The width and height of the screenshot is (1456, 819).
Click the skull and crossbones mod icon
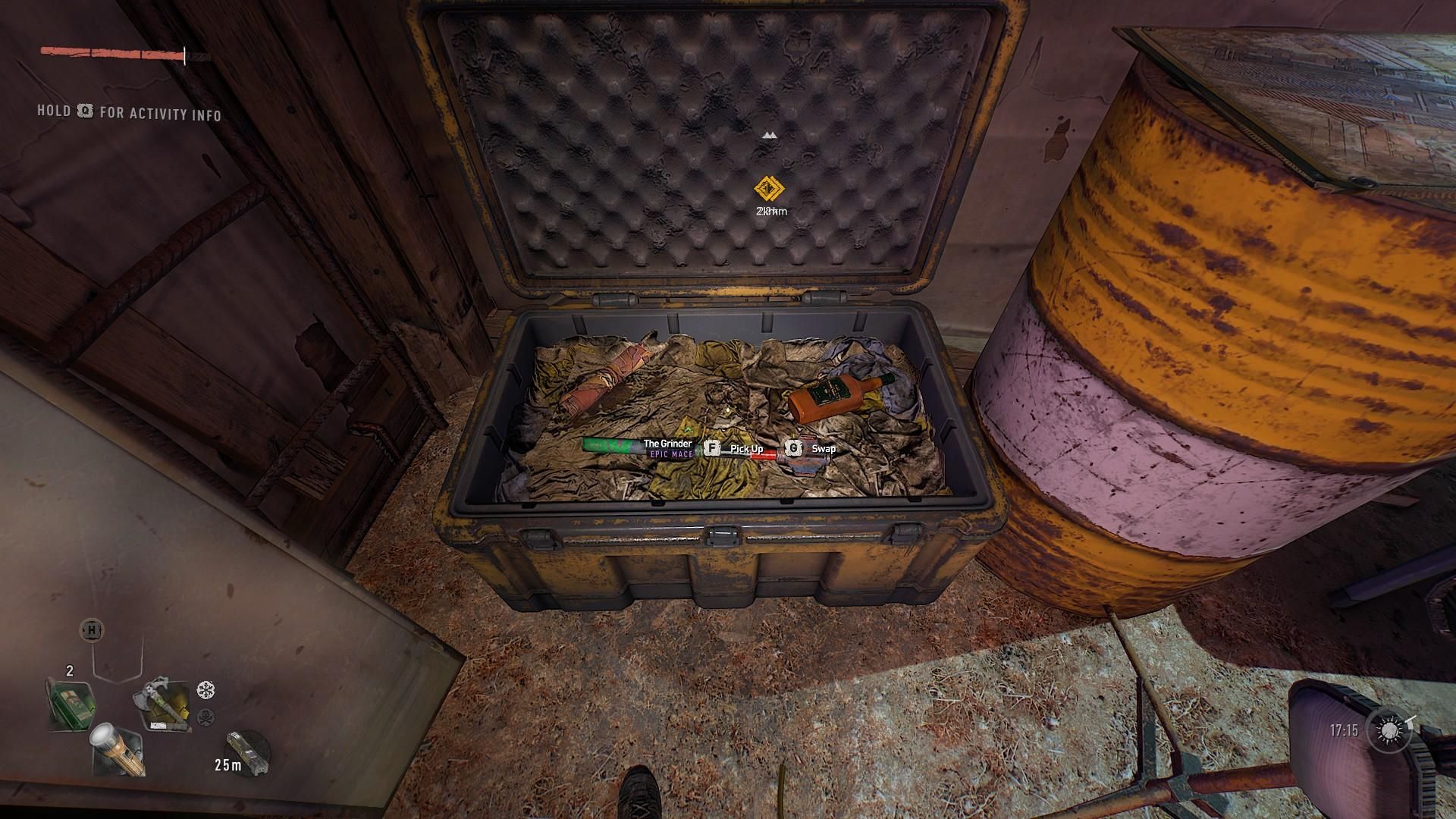[x=206, y=717]
